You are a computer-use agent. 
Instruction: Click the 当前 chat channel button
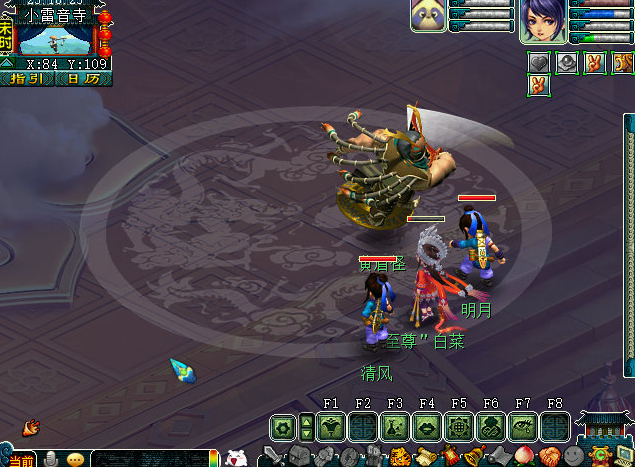(x=20, y=459)
